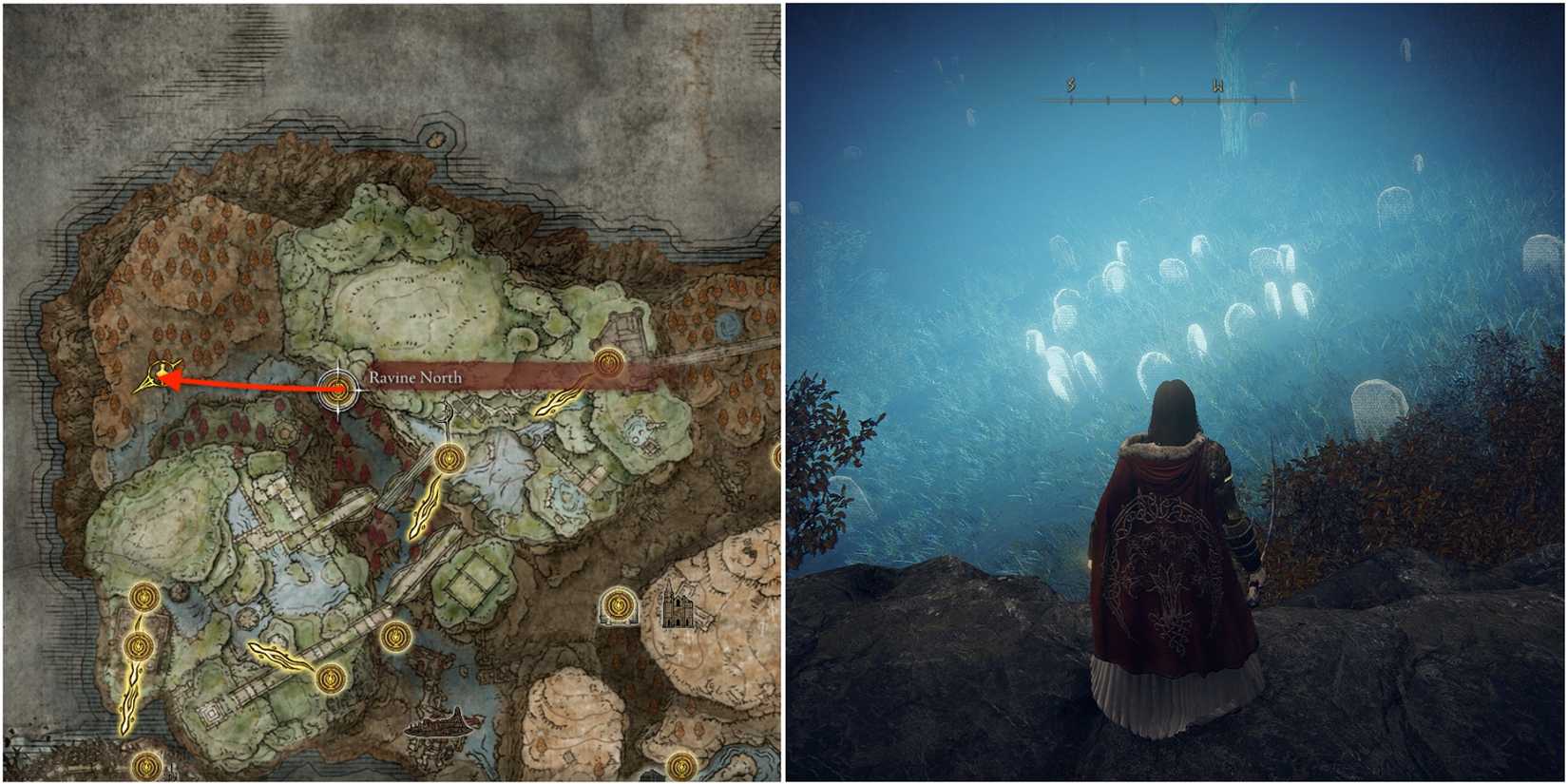Select the site of grace on the eastern road
The height and width of the screenshot is (784, 1568).
coord(609,361)
